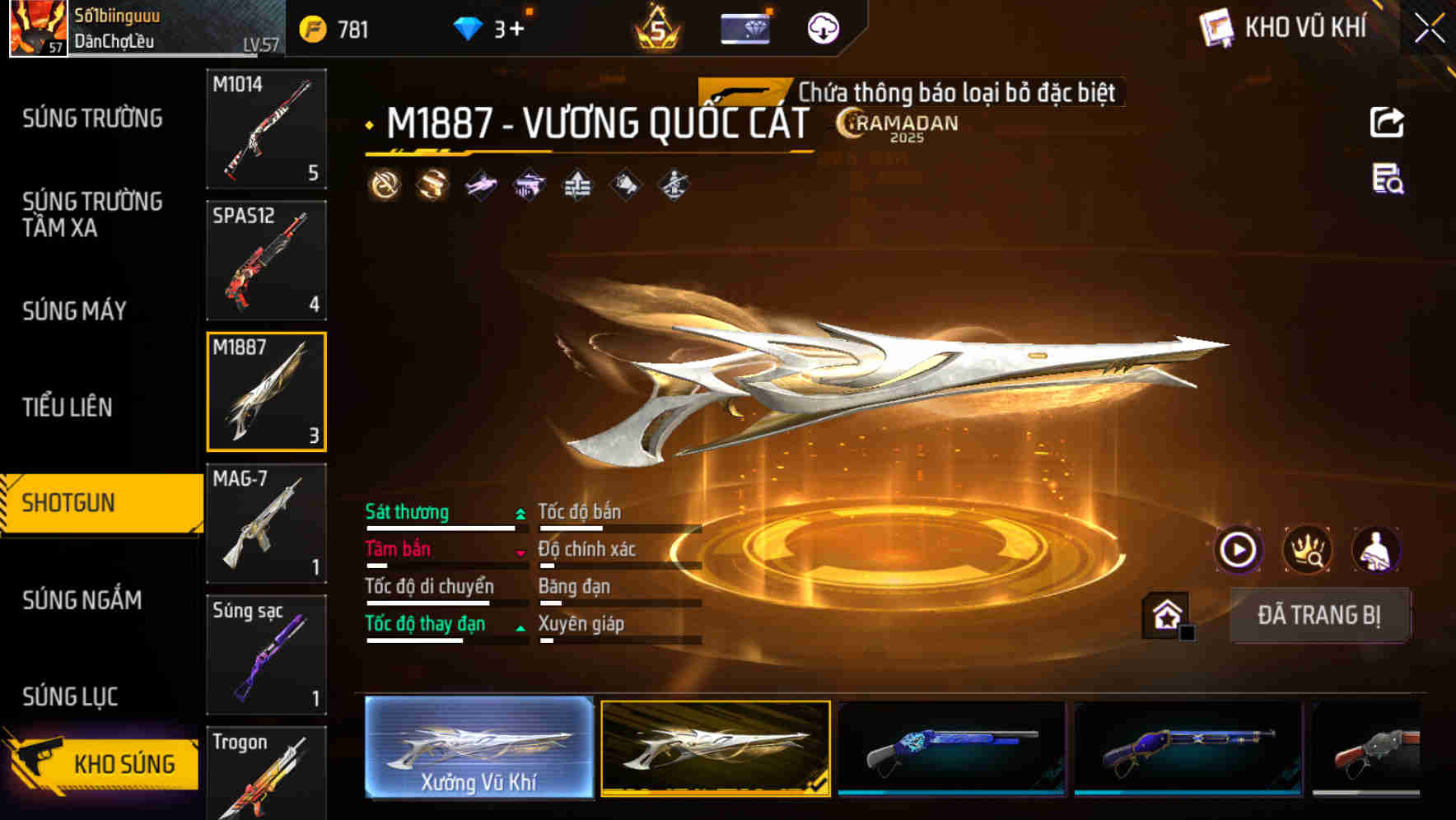
Task: Select the first golden weapon attribute icon
Action: pos(384,185)
